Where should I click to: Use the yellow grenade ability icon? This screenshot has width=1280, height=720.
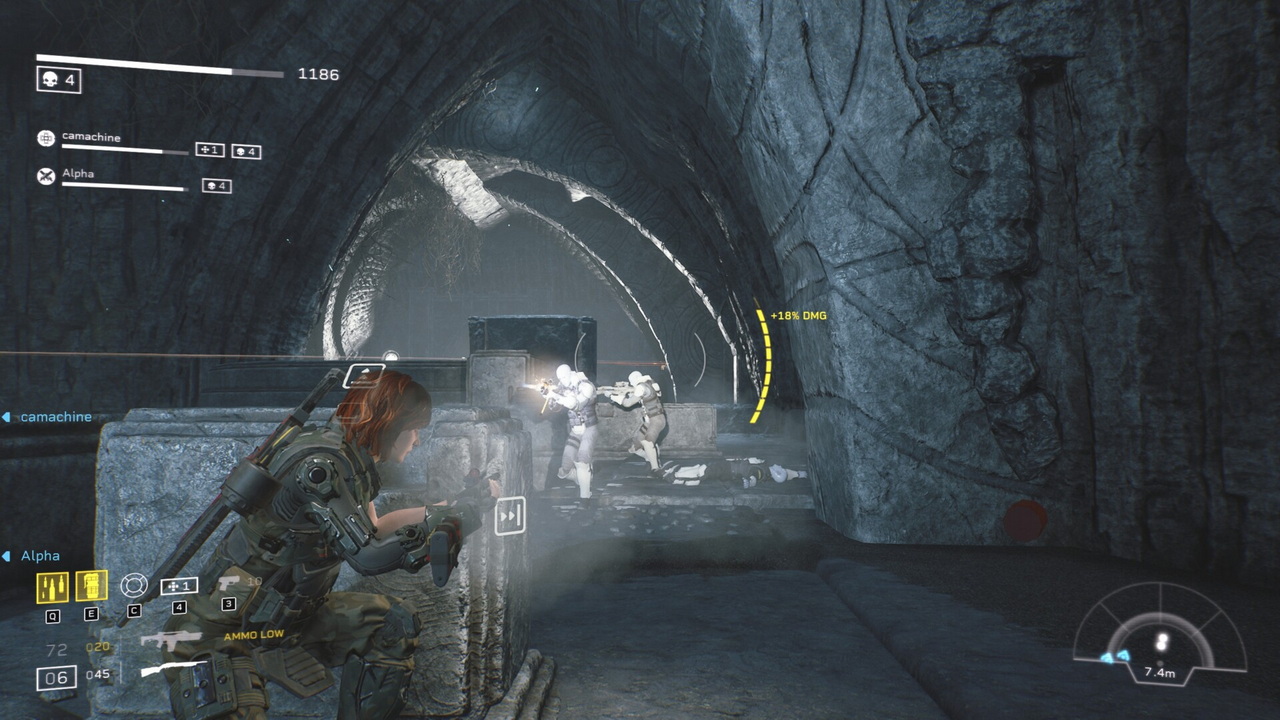point(91,586)
